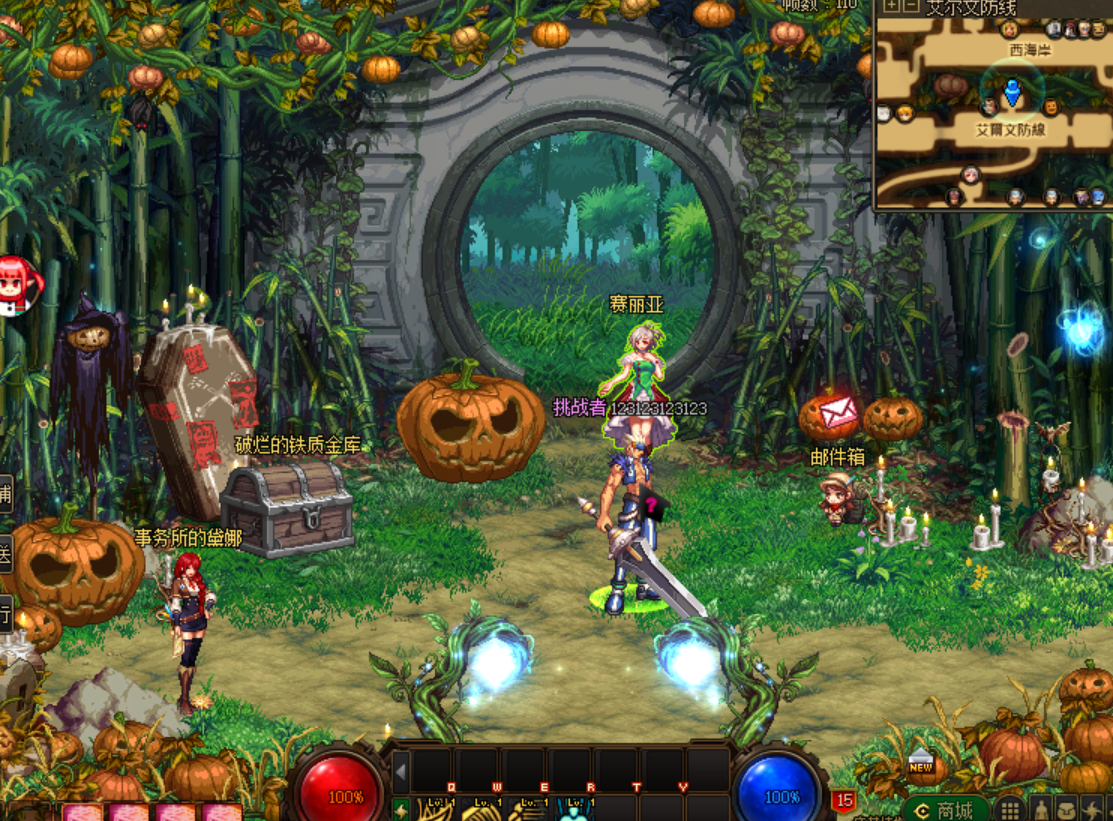Click the hotbar's left arrow button
The image size is (1113, 821).
pyautogui.click(x=400, y=770)
